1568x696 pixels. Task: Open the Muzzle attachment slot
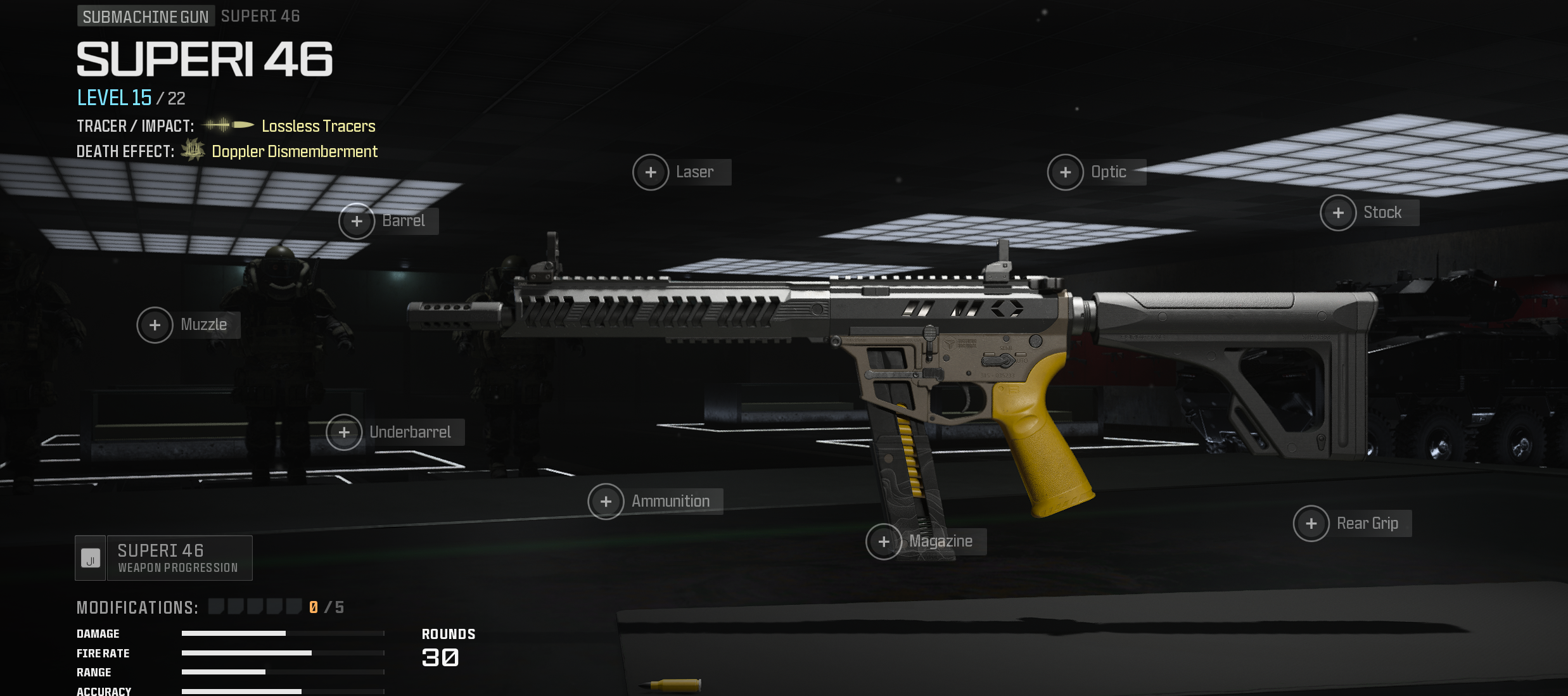tap(155, 325)
